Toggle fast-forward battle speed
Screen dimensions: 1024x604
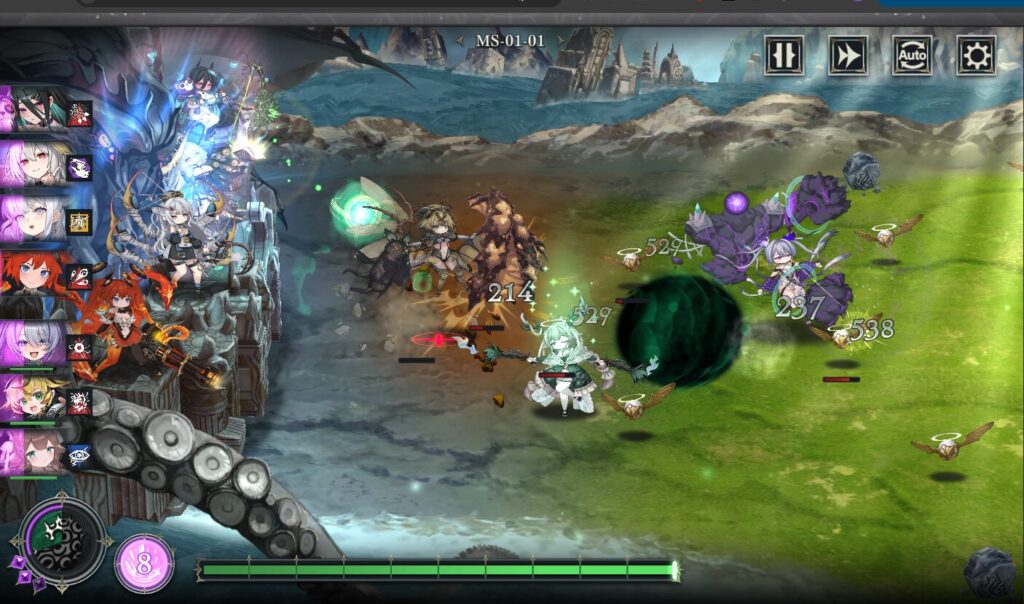(848, 55)
